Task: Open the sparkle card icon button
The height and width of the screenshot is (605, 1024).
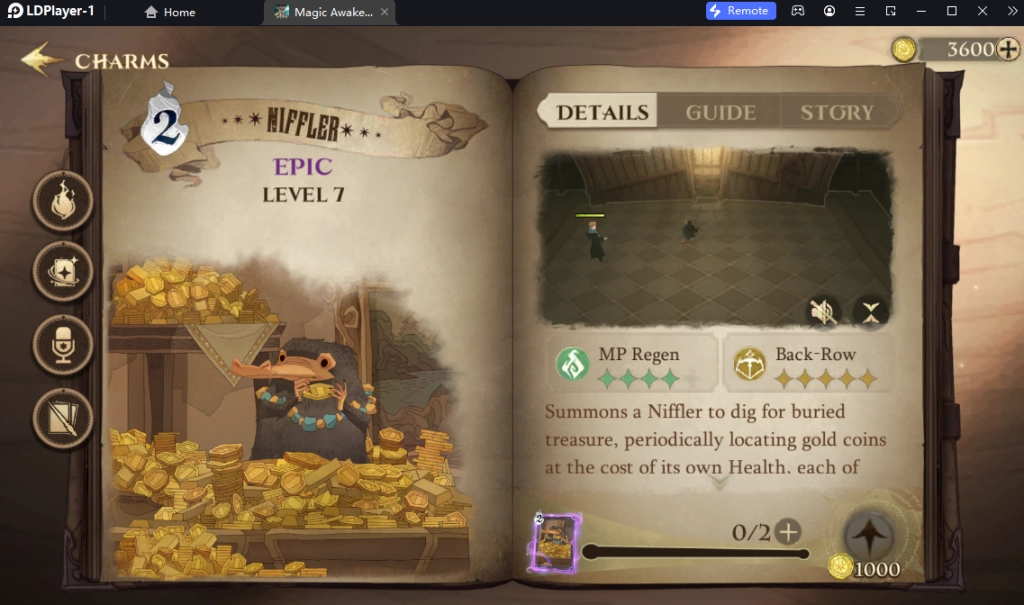Action: coord(63,271)
